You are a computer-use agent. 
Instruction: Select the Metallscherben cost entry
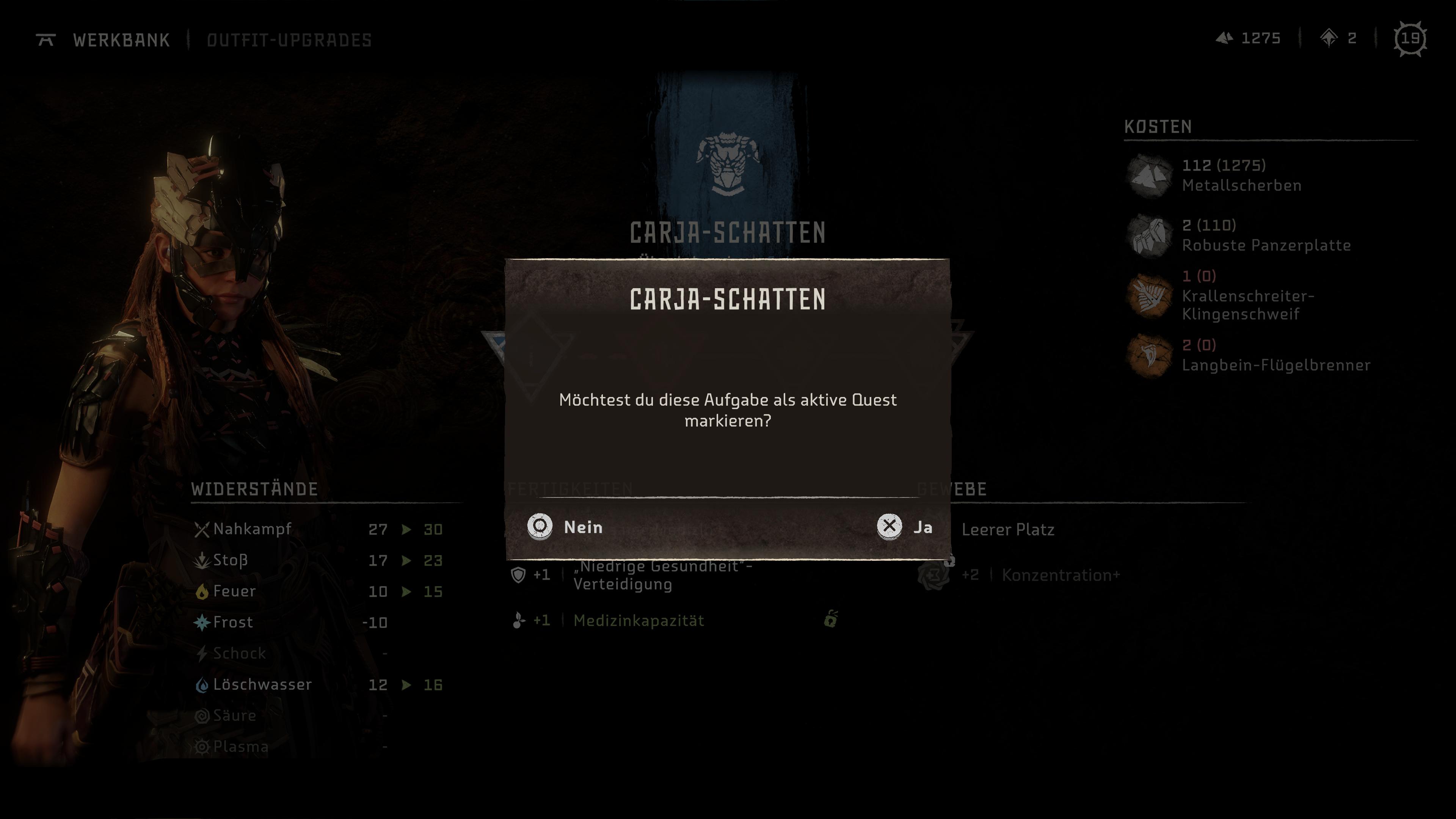1241,175
